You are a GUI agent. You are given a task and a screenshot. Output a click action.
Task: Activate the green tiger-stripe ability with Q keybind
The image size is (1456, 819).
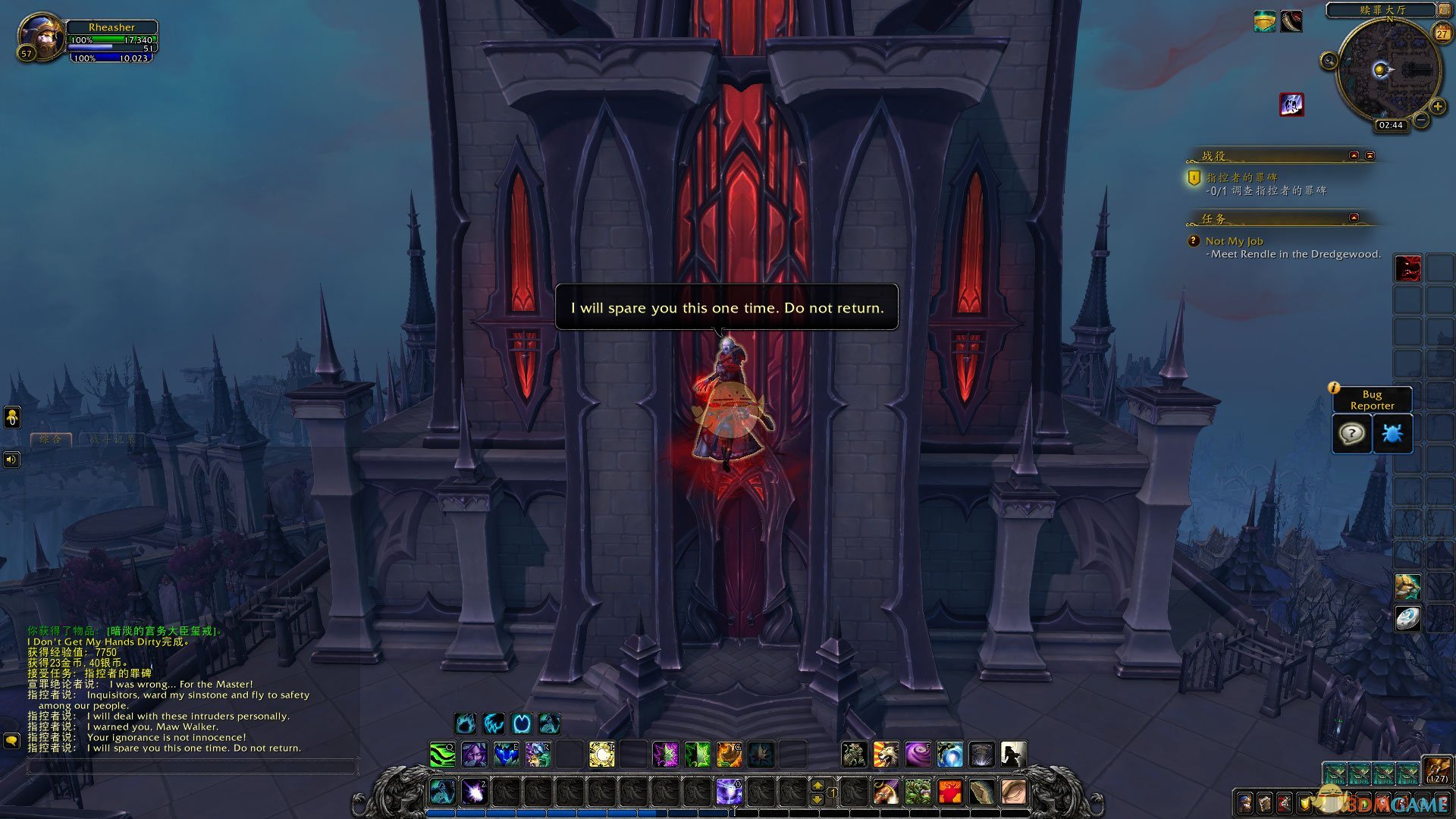click(x=442, y=755)
